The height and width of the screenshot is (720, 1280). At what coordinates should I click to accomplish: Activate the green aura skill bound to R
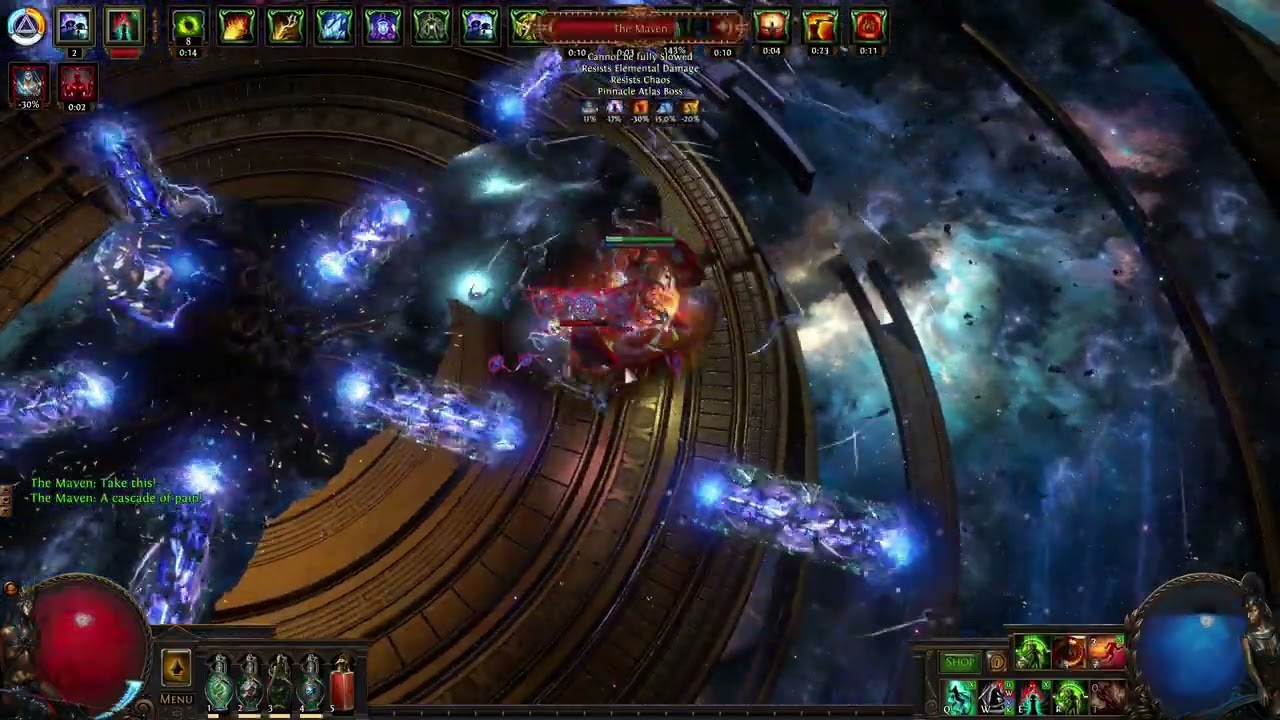point(1071,696)
